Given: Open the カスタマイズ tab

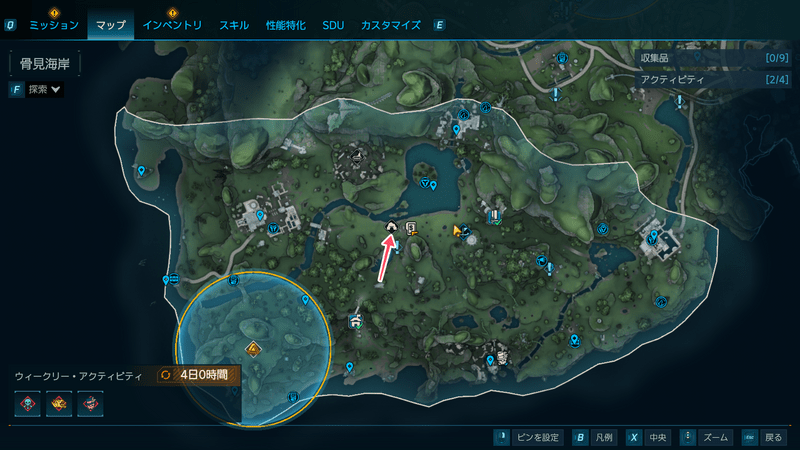Looking at the screenshot, I should 390,25.
